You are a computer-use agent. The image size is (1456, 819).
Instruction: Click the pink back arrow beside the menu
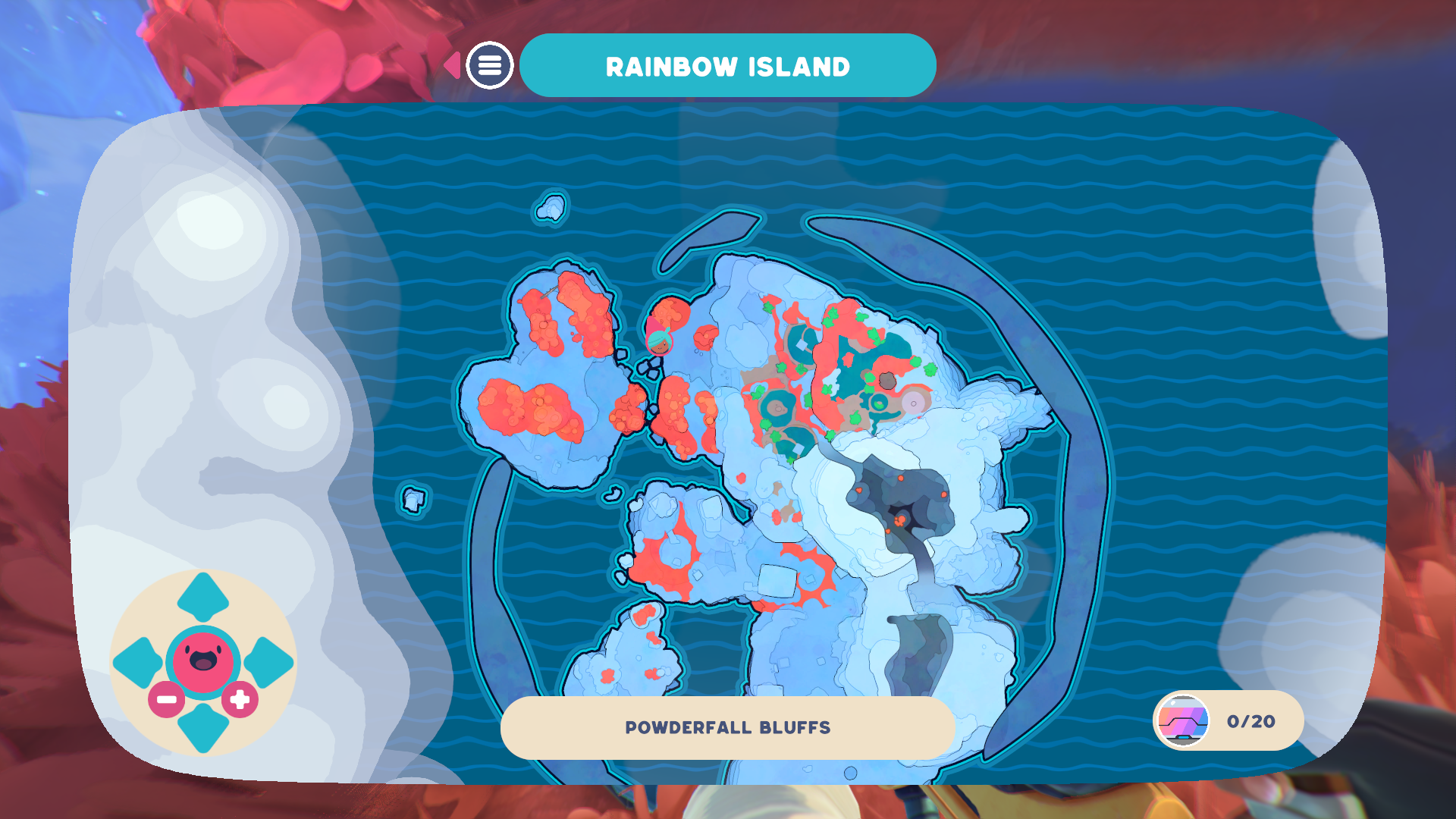[453, 66]
